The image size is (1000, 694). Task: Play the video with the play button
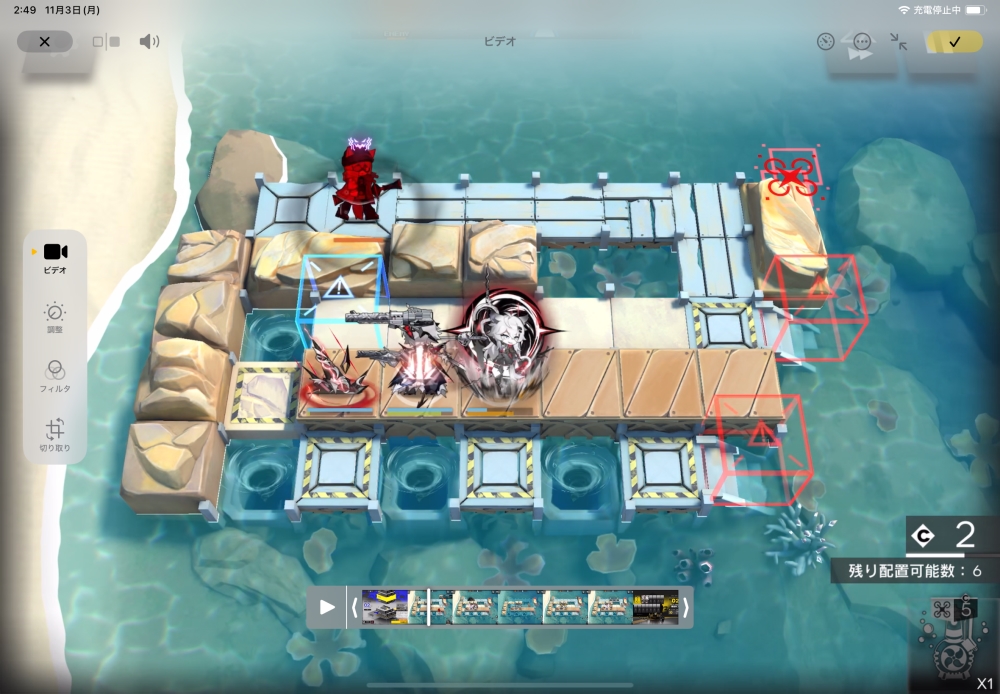point(327,607)
